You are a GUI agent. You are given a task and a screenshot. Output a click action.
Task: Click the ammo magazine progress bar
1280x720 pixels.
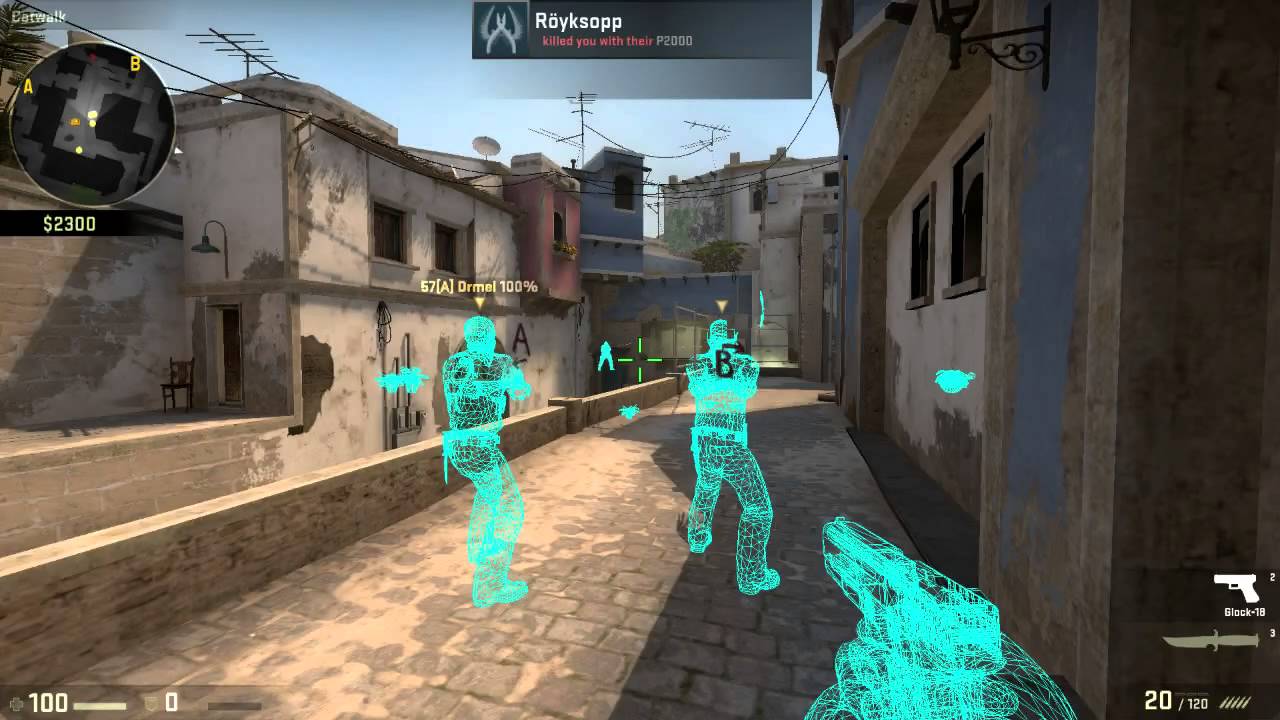point(1191,694)
